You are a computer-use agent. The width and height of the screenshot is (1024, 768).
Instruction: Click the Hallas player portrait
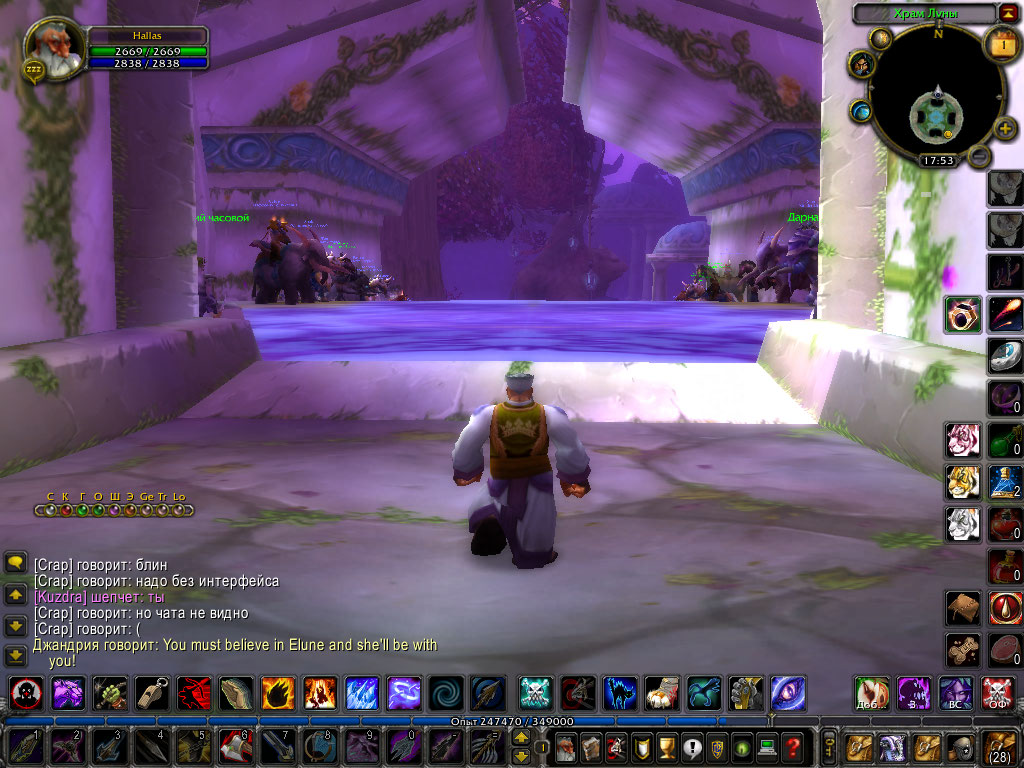(53, 47)
